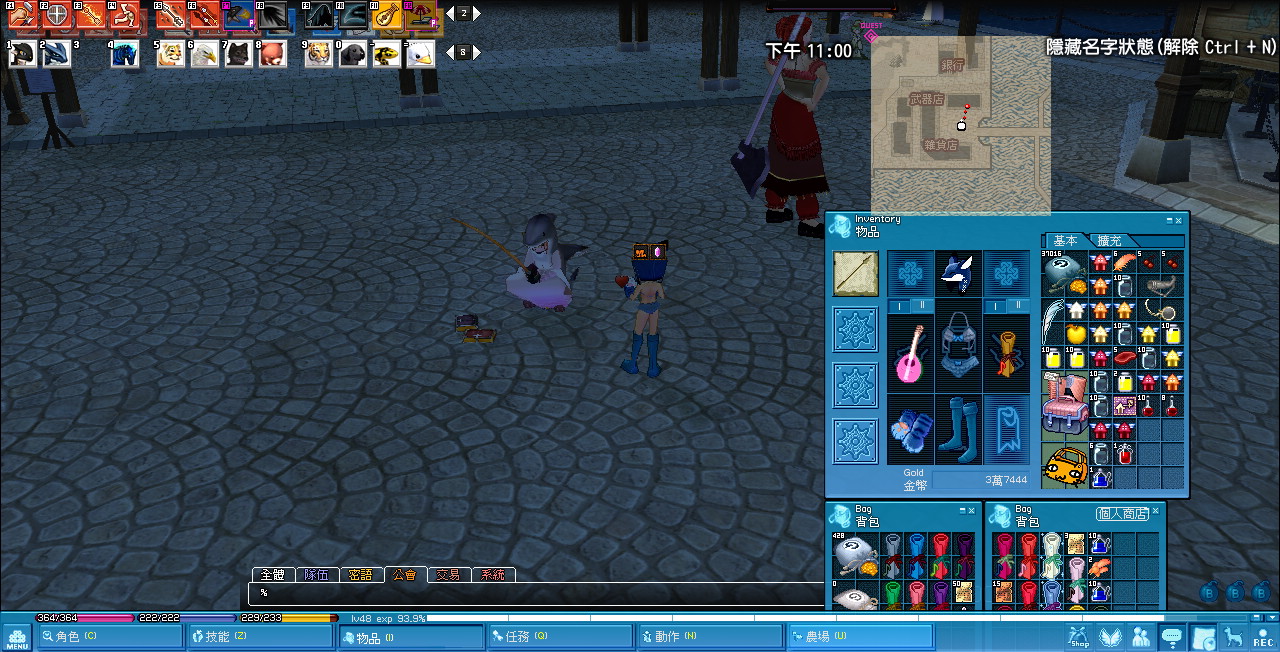
Task: Switch chat to the 全體 tab
Action: (x=273, y=575)
